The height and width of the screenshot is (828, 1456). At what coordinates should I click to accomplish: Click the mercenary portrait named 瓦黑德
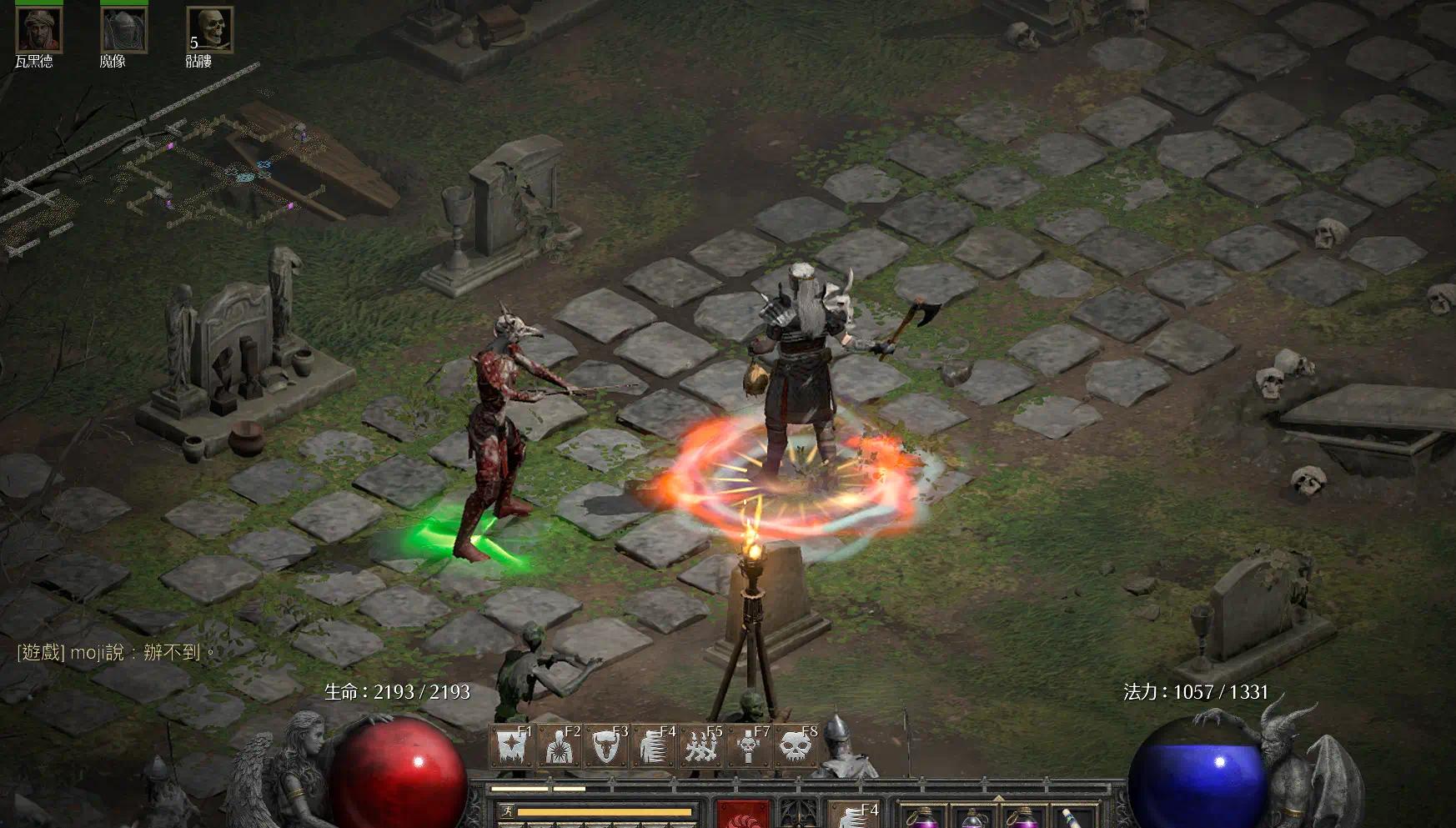(38, 30)
